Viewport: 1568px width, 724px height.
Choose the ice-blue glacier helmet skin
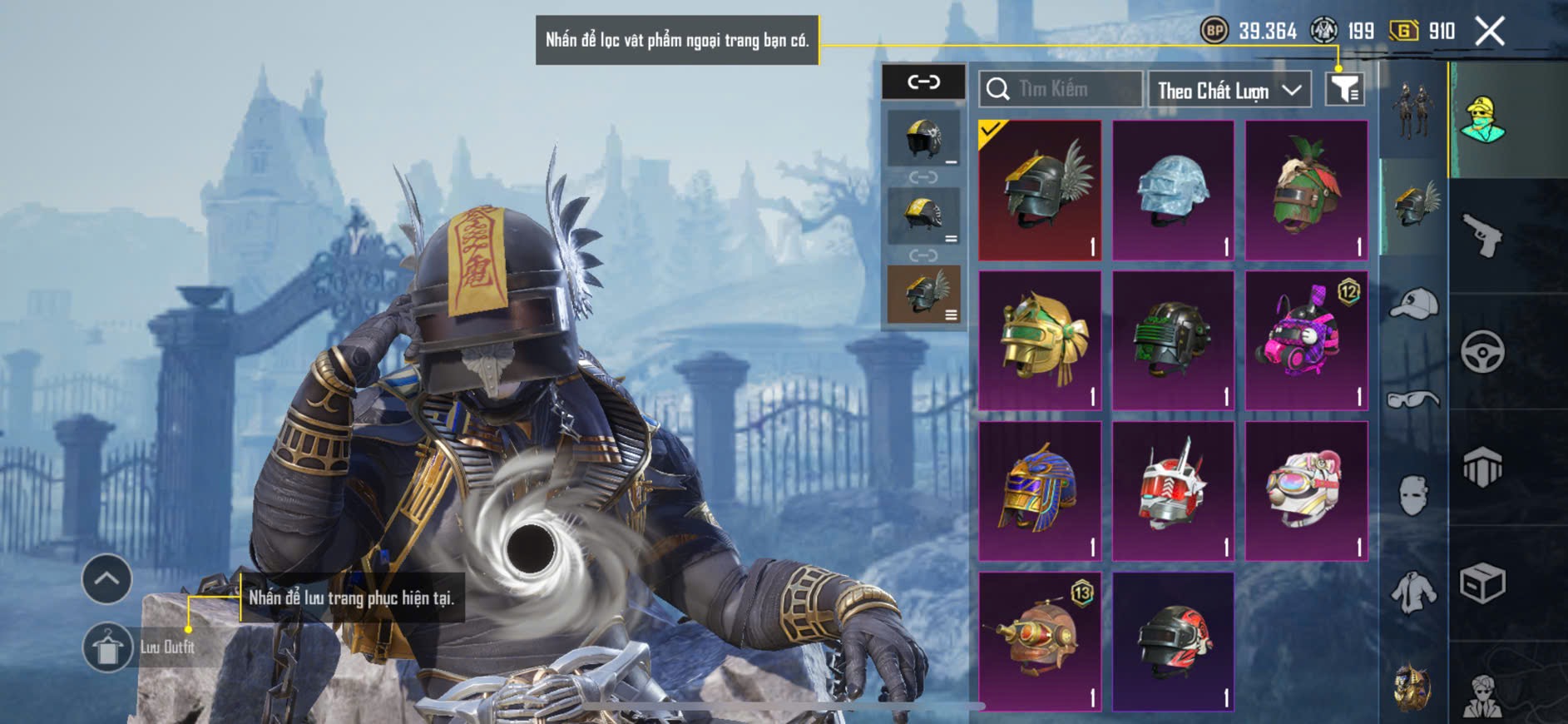[x=1173, y=191]
